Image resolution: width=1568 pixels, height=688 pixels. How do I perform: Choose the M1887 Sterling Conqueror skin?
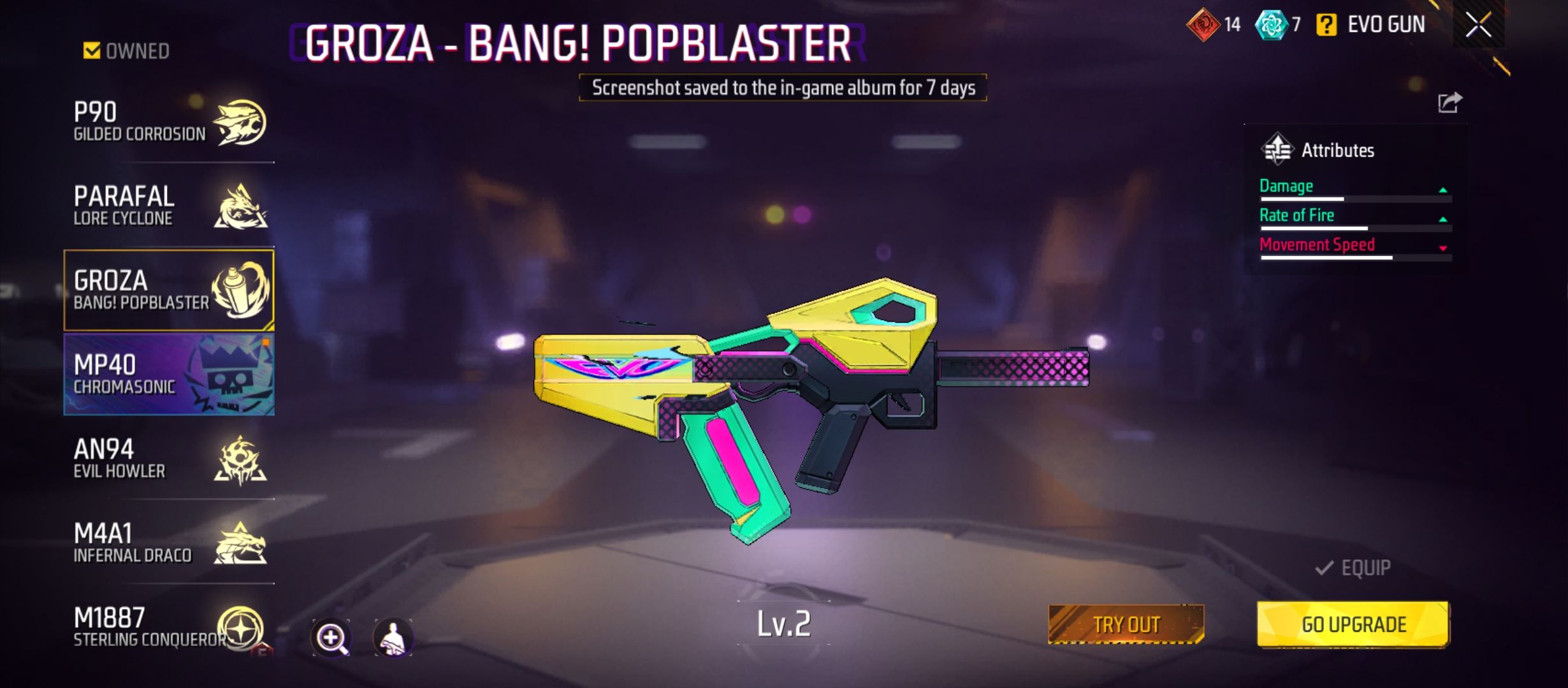pyautogui.click(x=169, y=627)
